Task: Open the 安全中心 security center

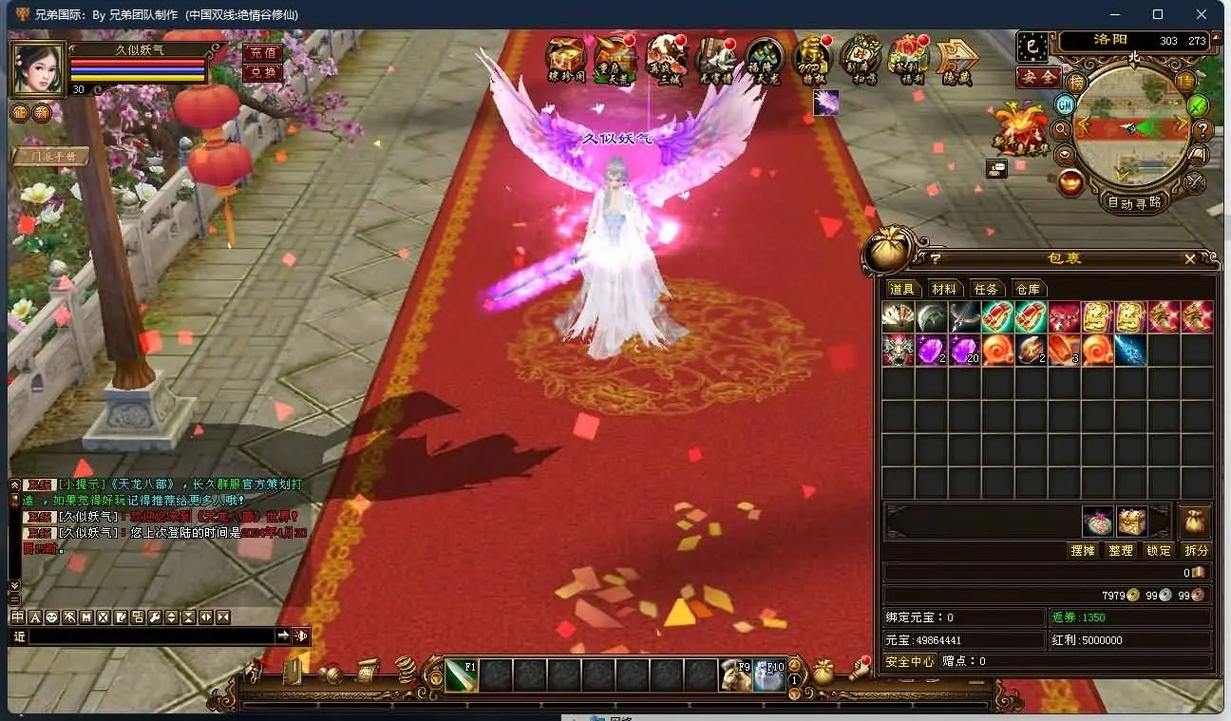Action: [909, 661]
